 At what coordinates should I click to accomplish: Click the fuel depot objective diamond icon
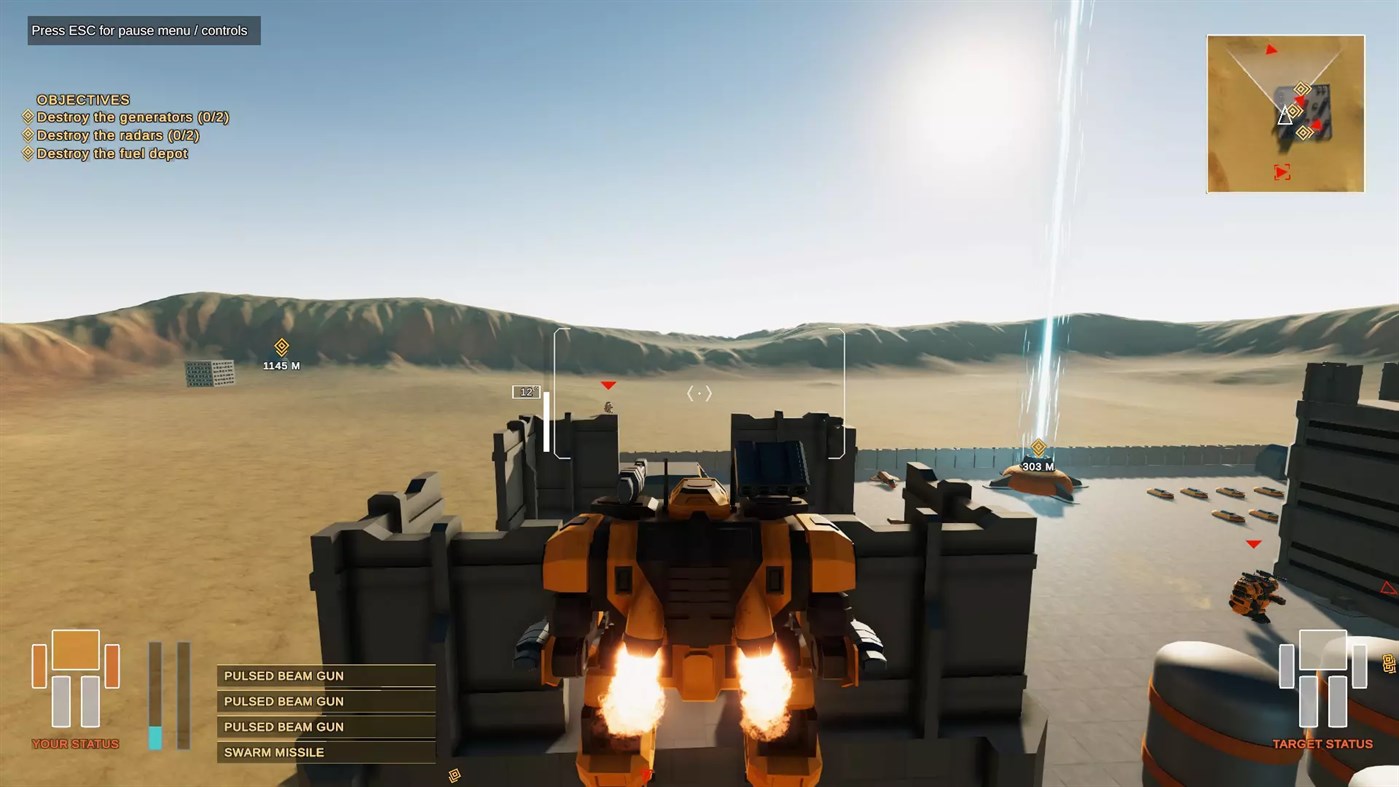tap(26, 153)
